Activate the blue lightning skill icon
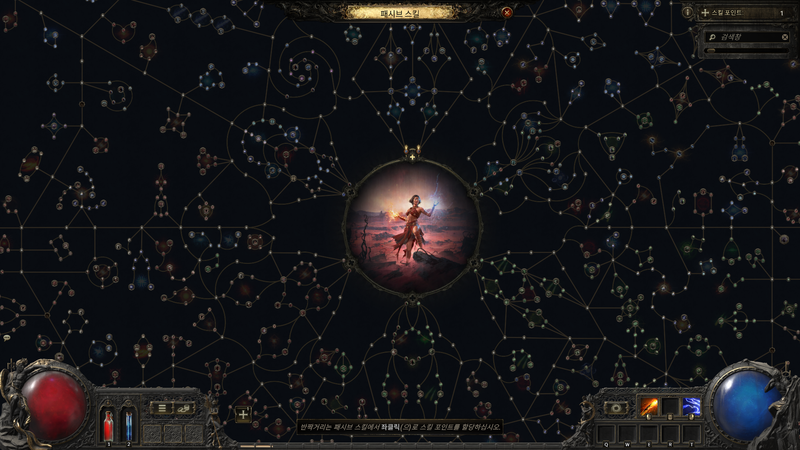This screenshot has width=800, height=450. click(691, 407)
